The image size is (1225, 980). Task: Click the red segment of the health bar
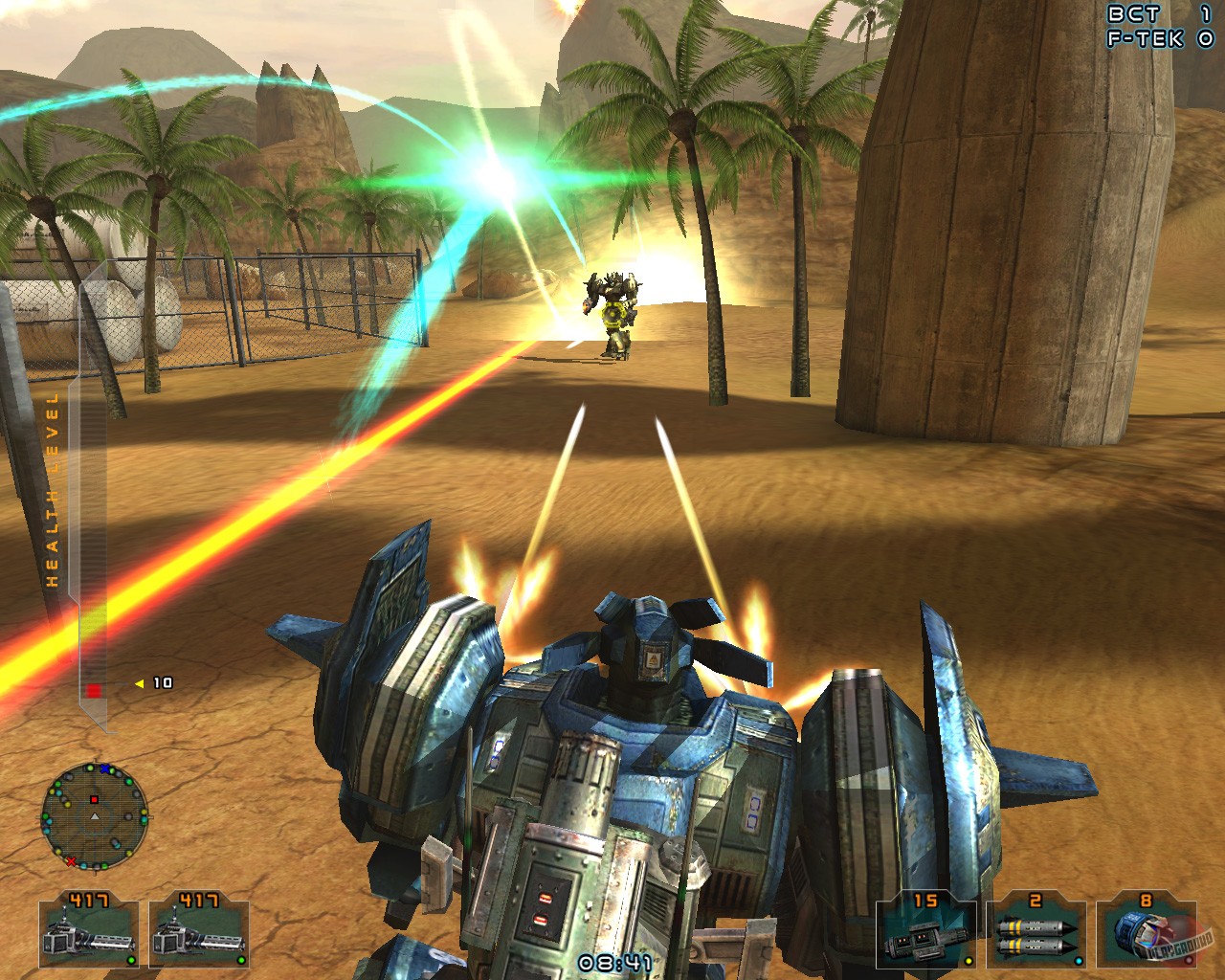coord(94,688)
